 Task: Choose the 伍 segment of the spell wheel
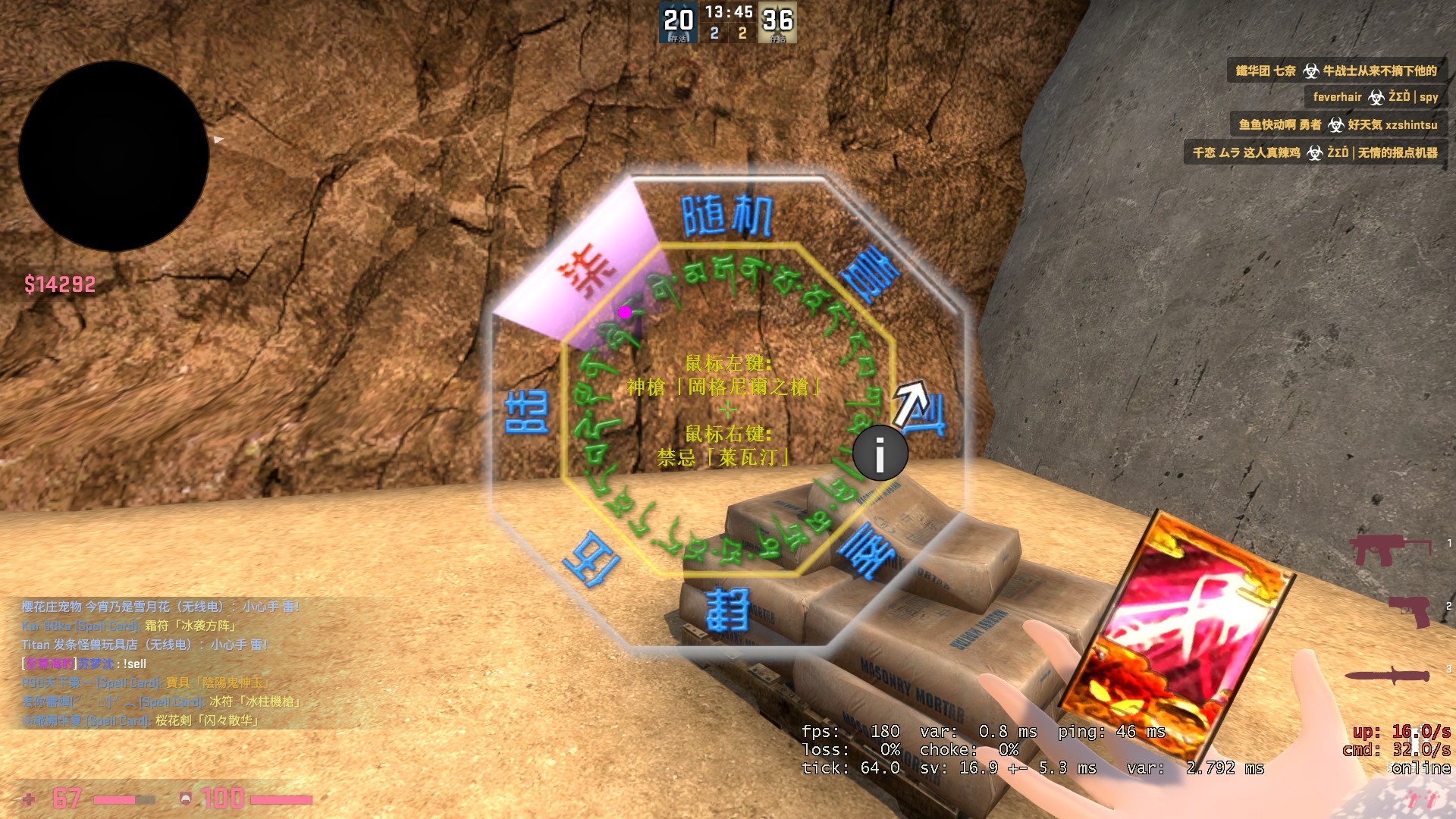[591, 561]
